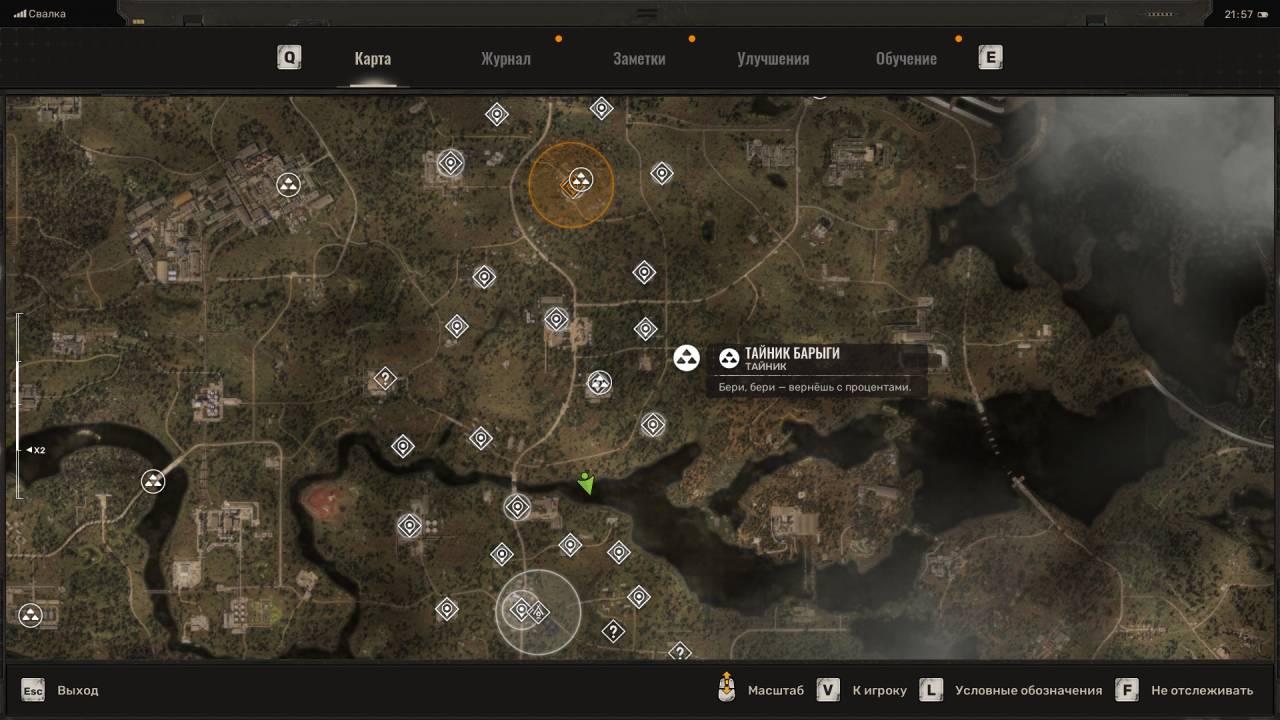The width and height of the screenshot is (1280, 720).
Task: Select the Тайник Барыги stash marker
Action: [x=686, y=357]
